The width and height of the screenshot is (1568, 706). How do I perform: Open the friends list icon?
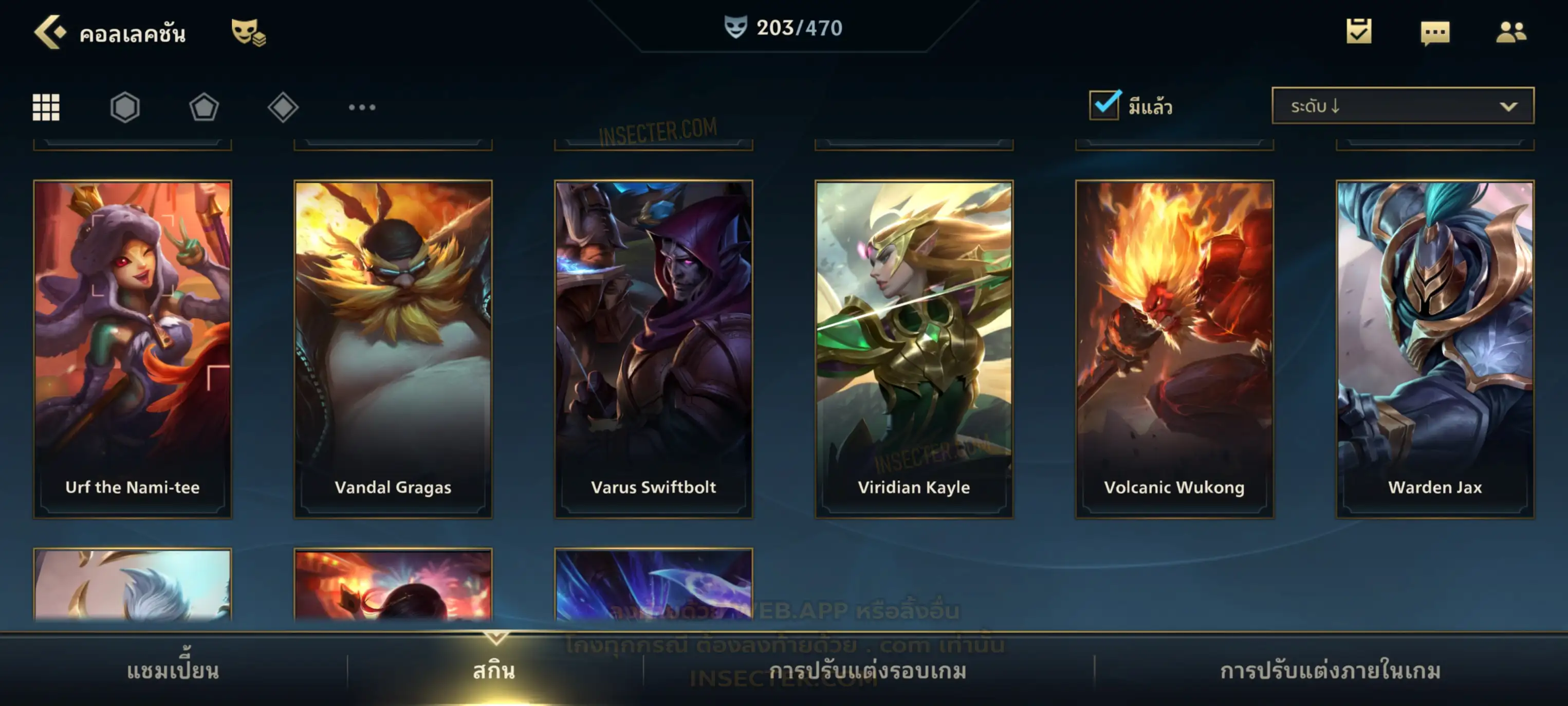coord(1510,32)
